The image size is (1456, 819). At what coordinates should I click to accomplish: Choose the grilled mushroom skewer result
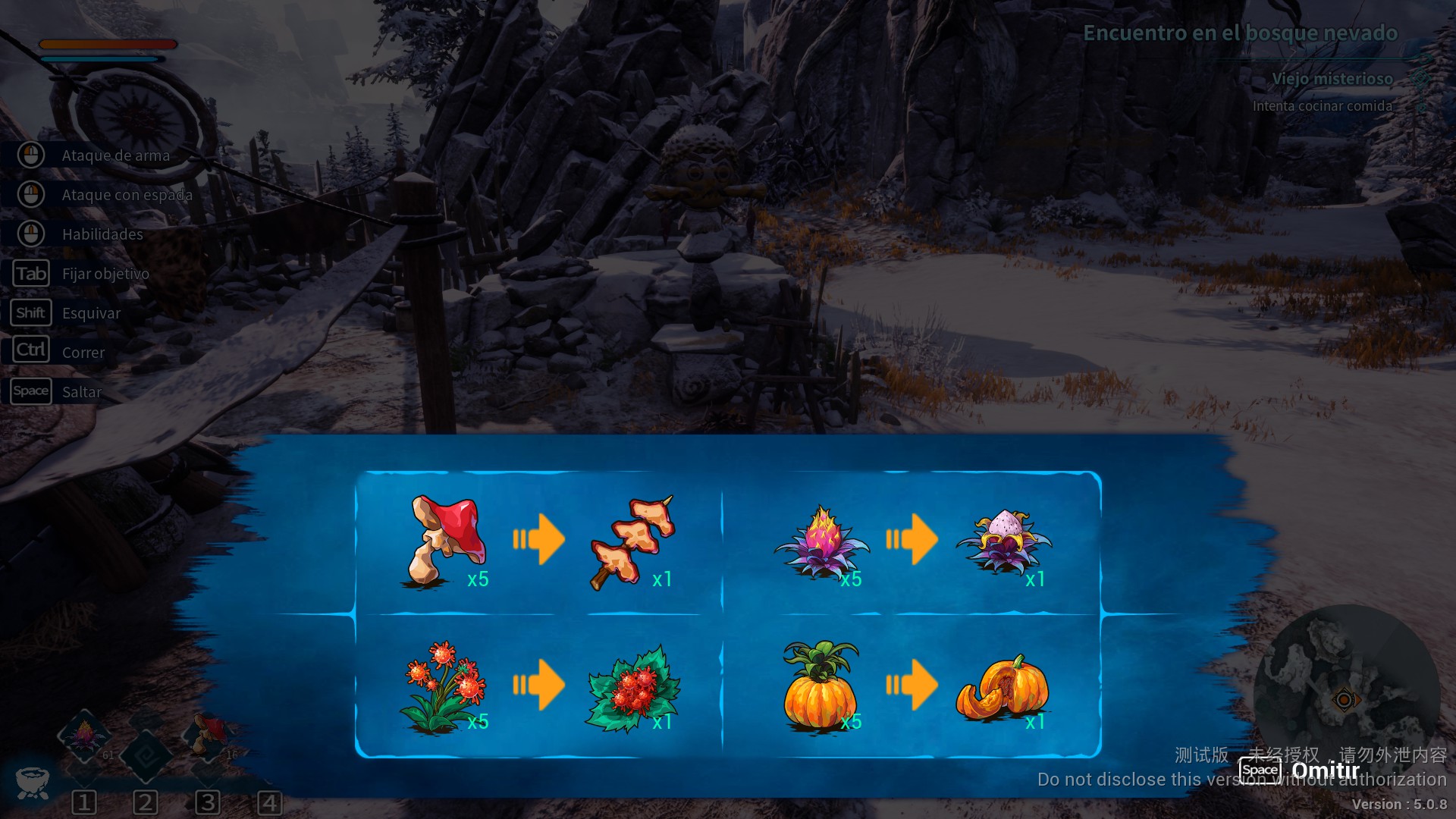[632, 540]
